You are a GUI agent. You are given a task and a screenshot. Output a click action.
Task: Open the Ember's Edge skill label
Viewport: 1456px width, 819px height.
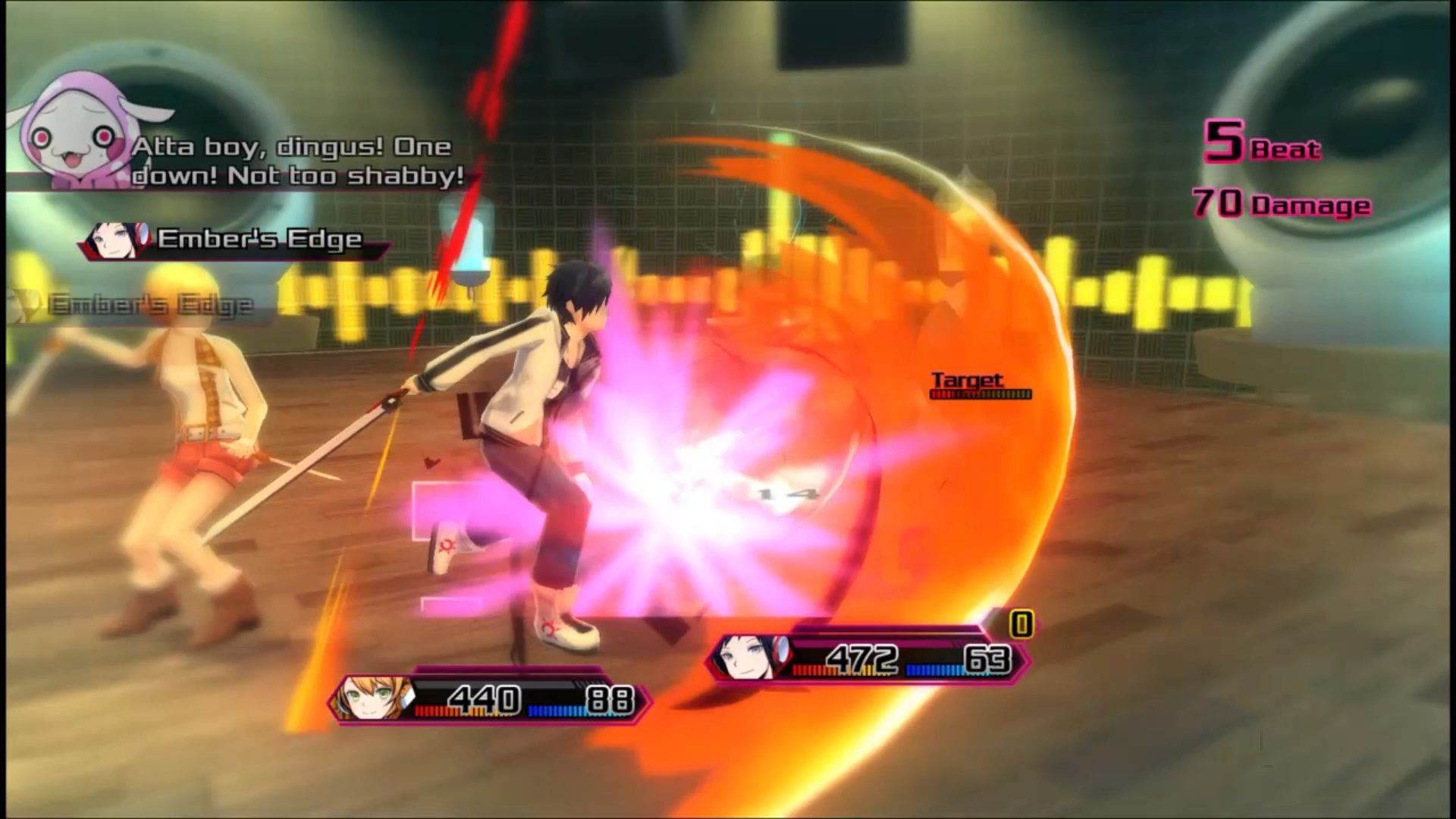pyautogui.click(x=258, y=238)
